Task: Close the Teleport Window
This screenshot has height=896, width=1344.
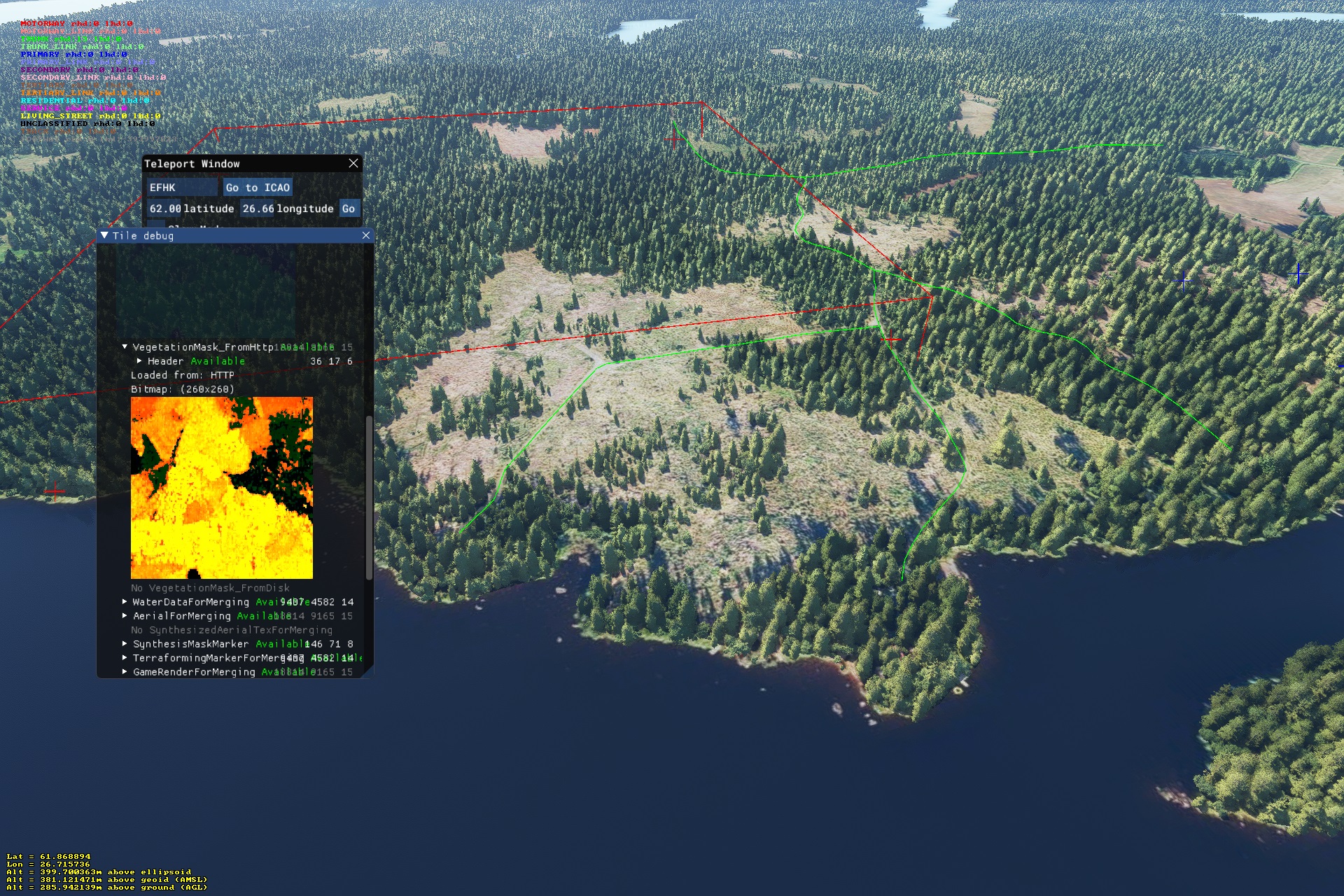Action: tap(353, 163)
